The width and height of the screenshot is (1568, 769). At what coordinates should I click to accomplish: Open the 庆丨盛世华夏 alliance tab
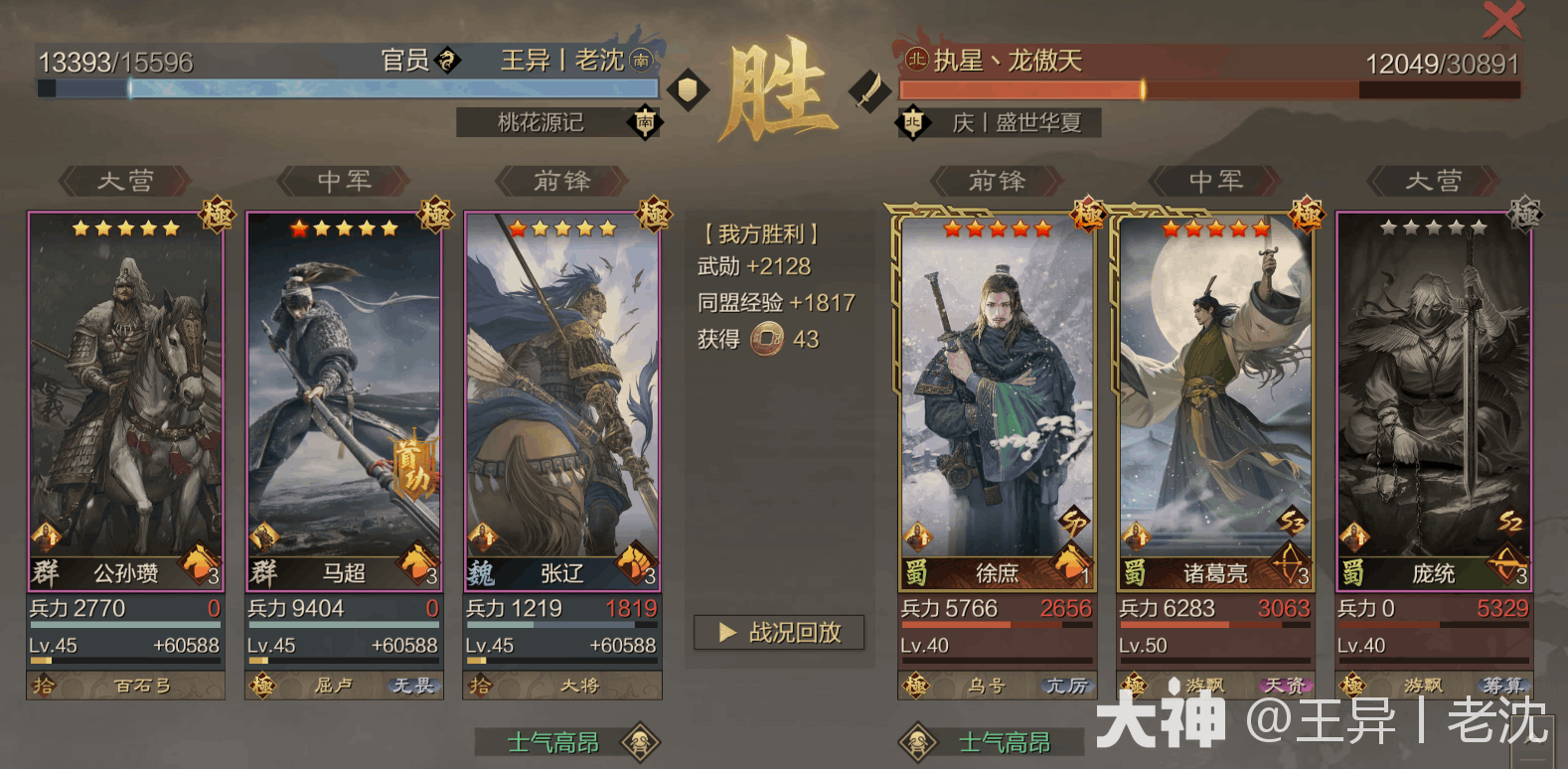point(1016,123)
